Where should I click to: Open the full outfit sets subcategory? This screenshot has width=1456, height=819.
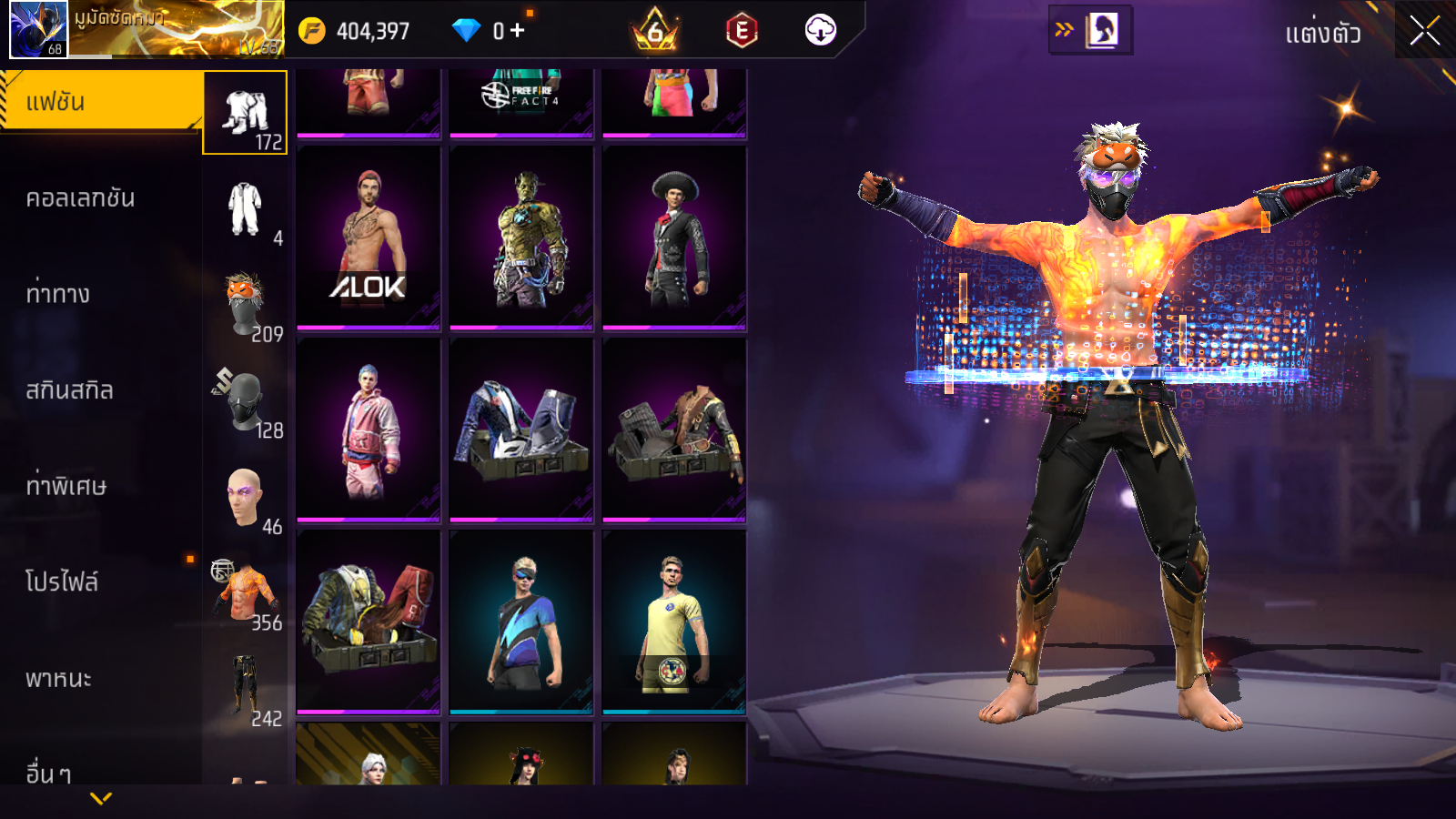pos(245,209)
